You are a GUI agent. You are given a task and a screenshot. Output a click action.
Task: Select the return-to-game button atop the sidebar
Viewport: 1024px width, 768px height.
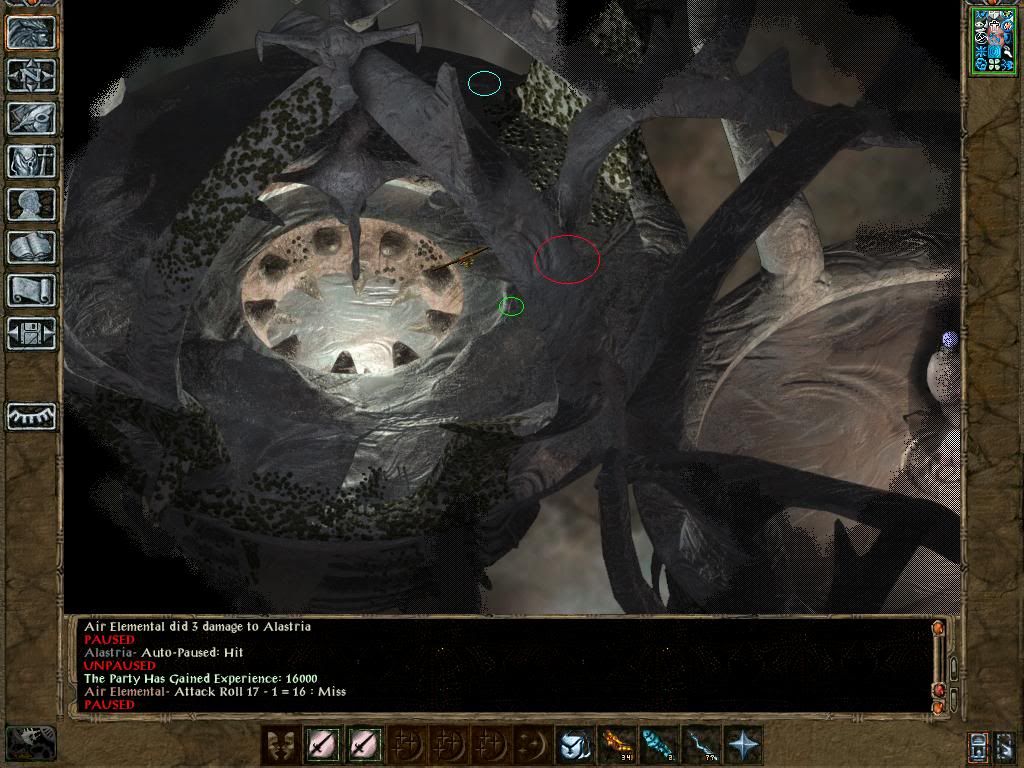31,32
